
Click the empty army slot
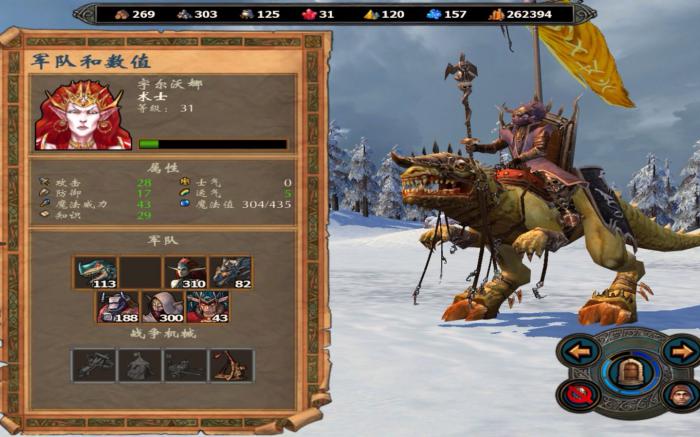tap(140, 272)
